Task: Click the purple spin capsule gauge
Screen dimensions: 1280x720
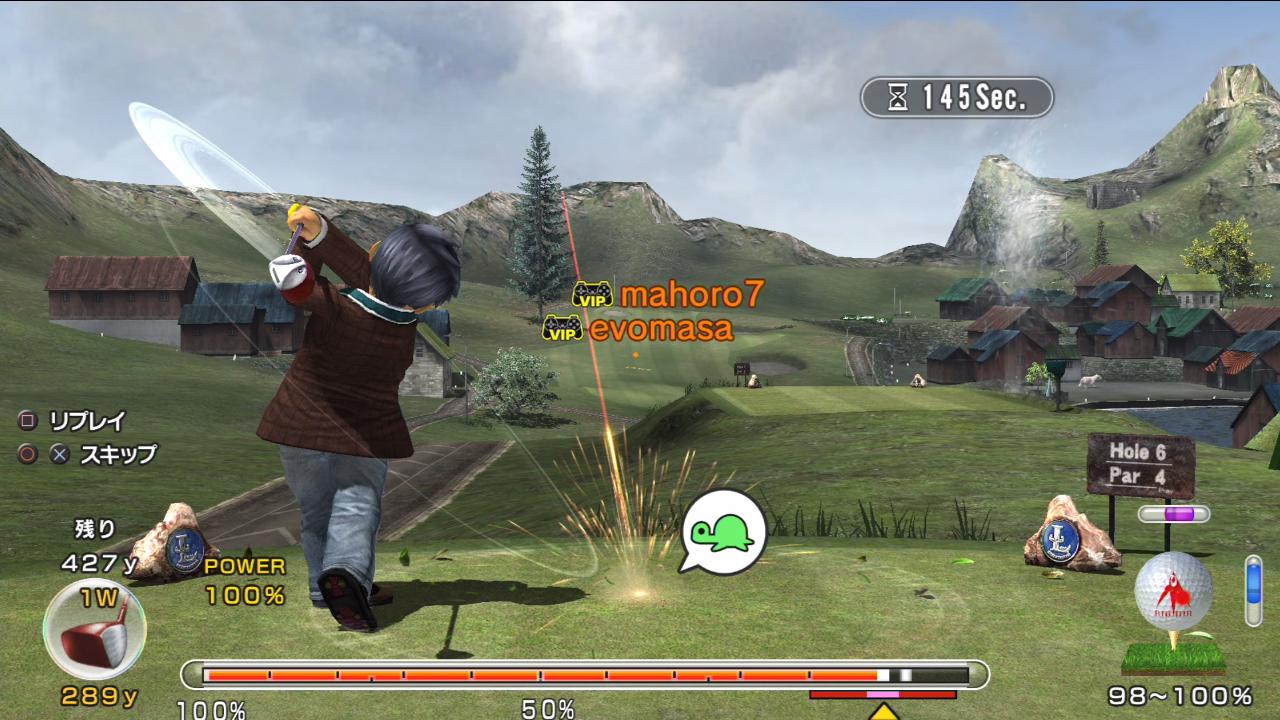Action: pos(1173,514)
